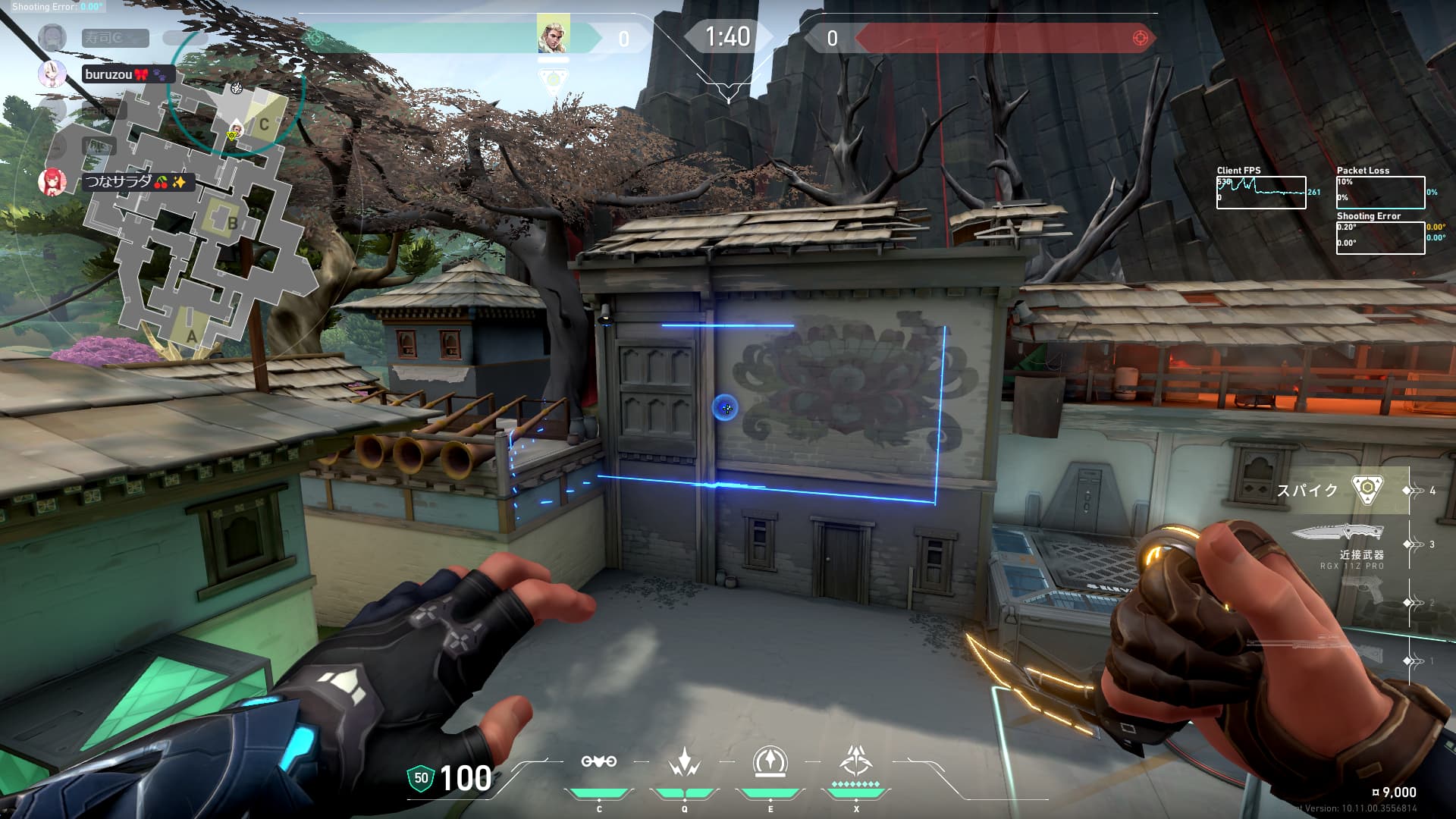Viewport: 1456px width, 819px height.
Task: Activate the C ability with twin-circle icon
Action: click(x=598, y=762)
